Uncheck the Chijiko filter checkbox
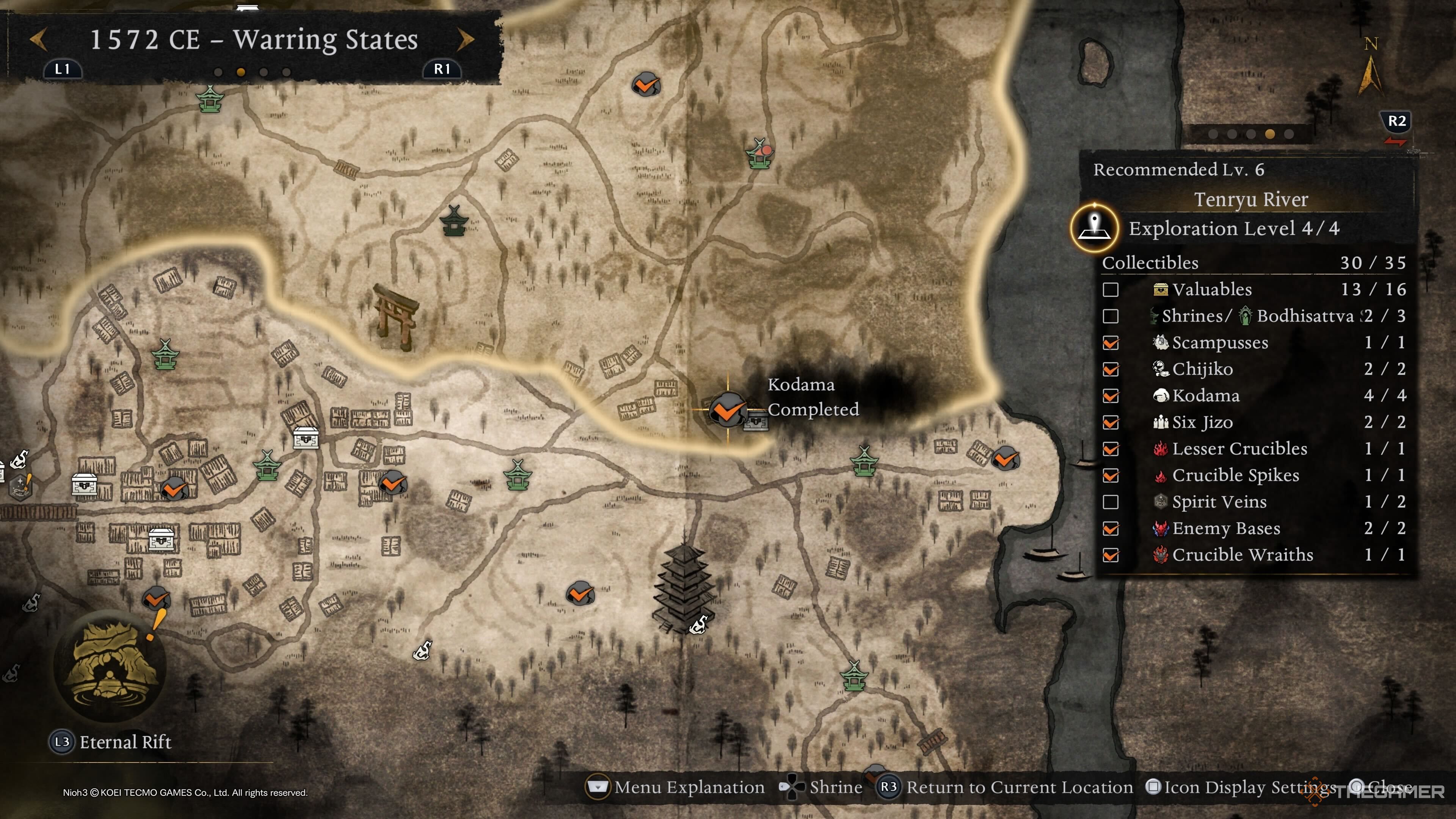 [x=1111, y=369]
